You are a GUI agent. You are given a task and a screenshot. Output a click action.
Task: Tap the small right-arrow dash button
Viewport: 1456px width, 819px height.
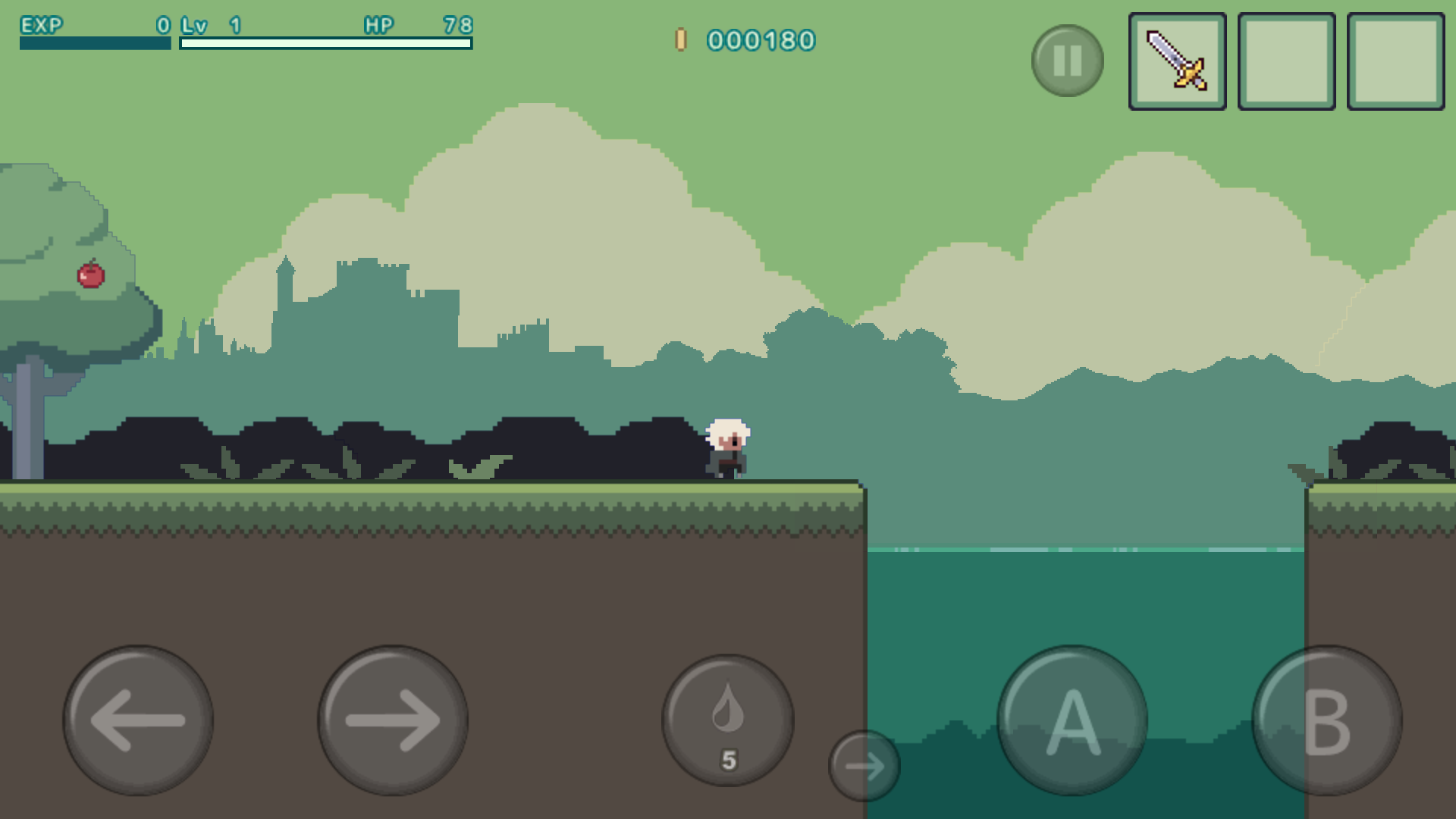point(864,766)
